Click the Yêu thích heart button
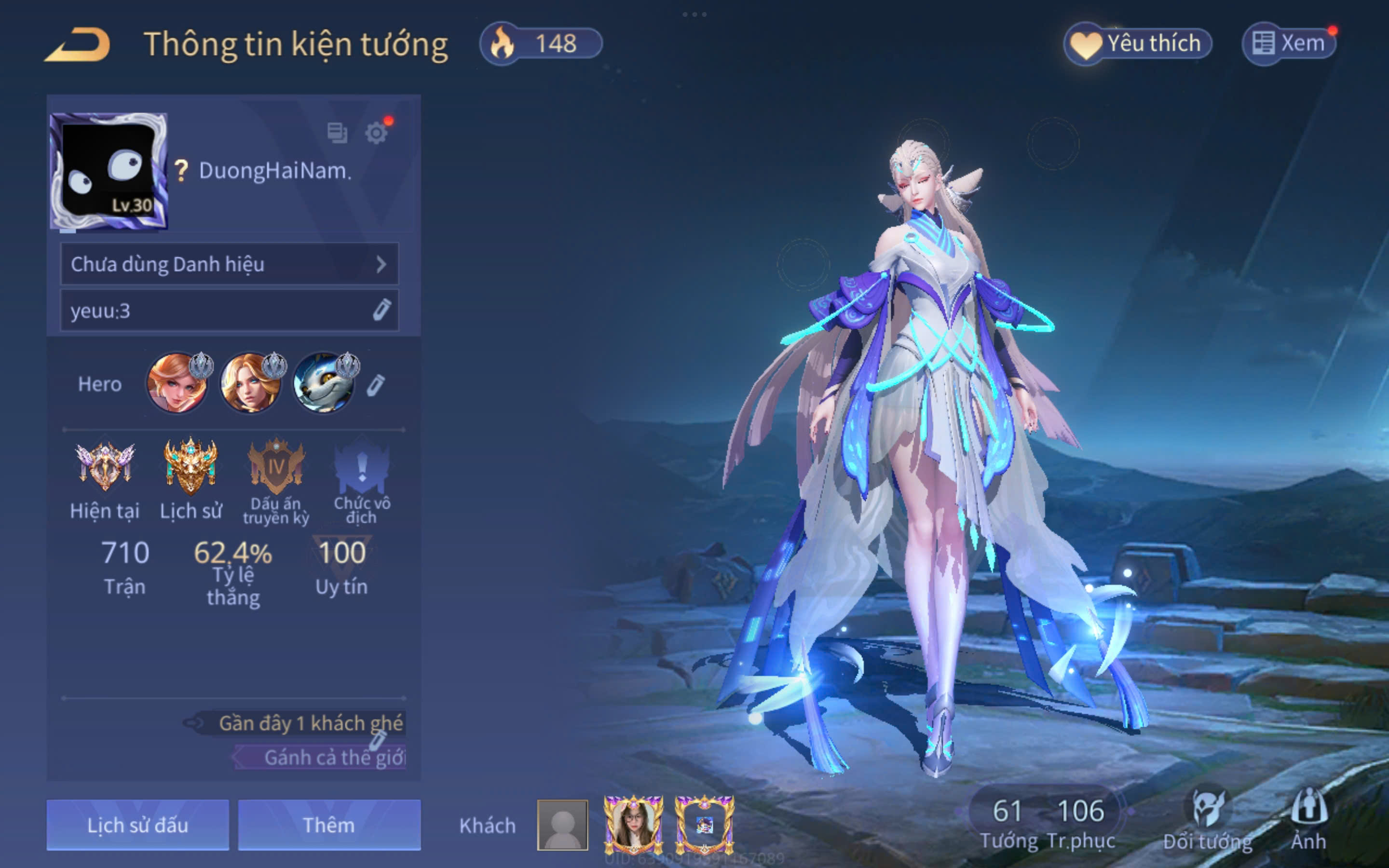1389x868 pixels. (1138, 43)
